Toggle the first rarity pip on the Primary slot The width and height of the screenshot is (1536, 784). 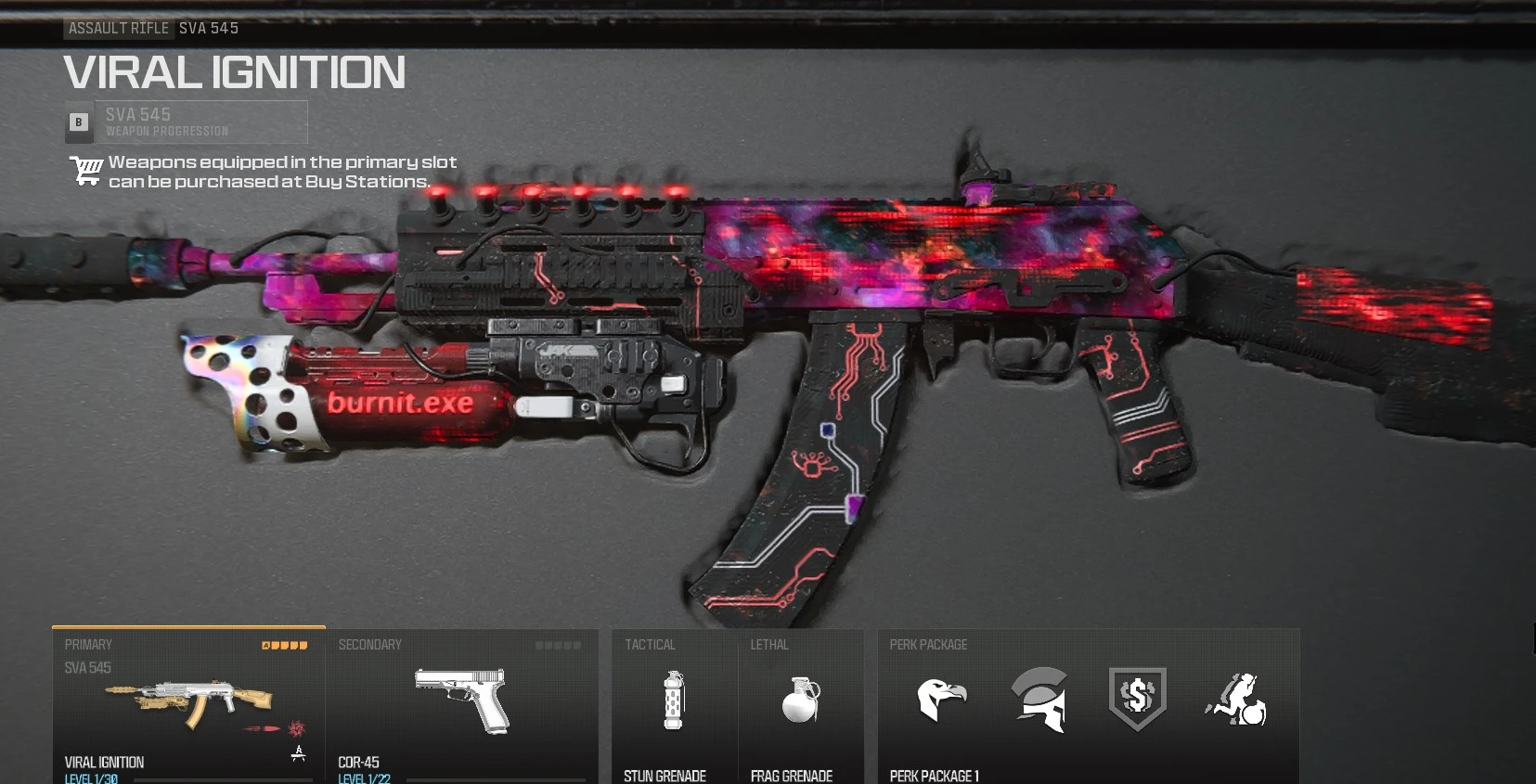pos(266,644)
